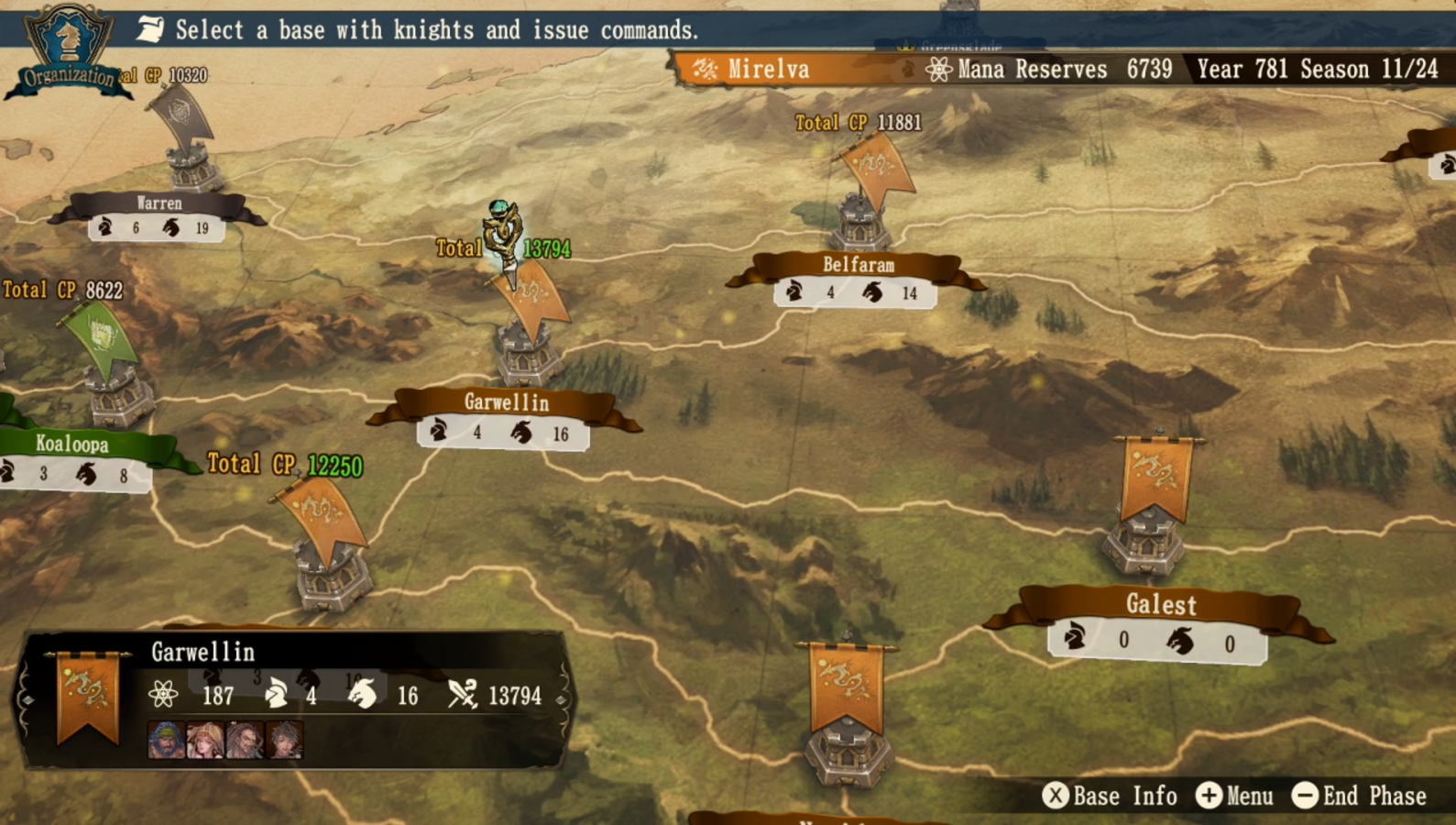Choose the Galest base nameplate

tap(1160, 605)
